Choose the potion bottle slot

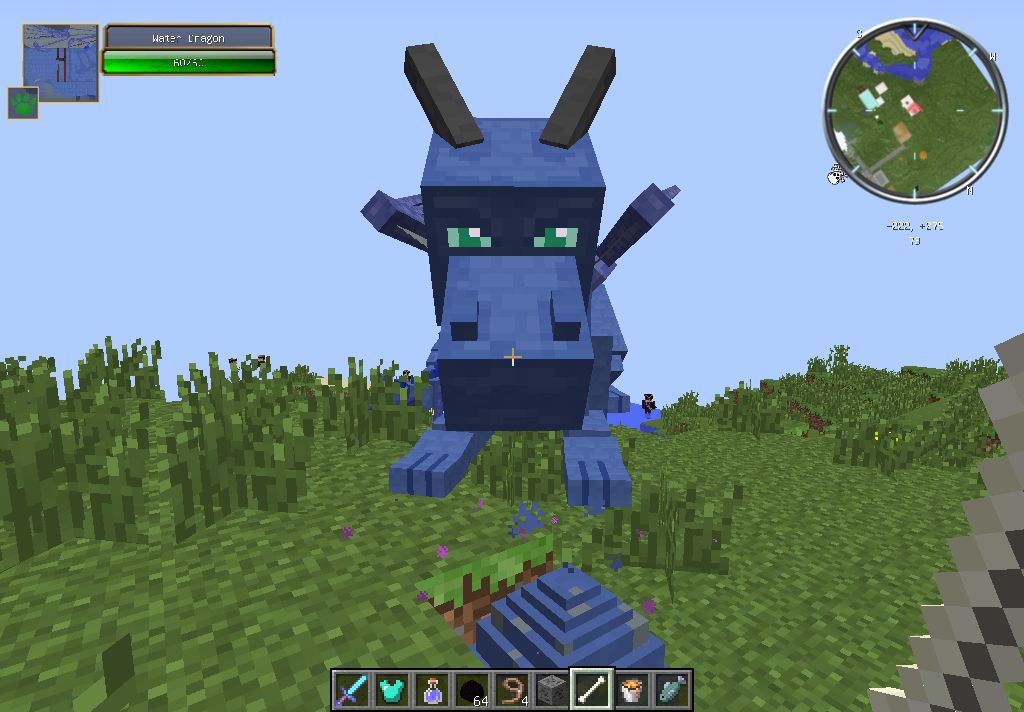pos(431,690)
